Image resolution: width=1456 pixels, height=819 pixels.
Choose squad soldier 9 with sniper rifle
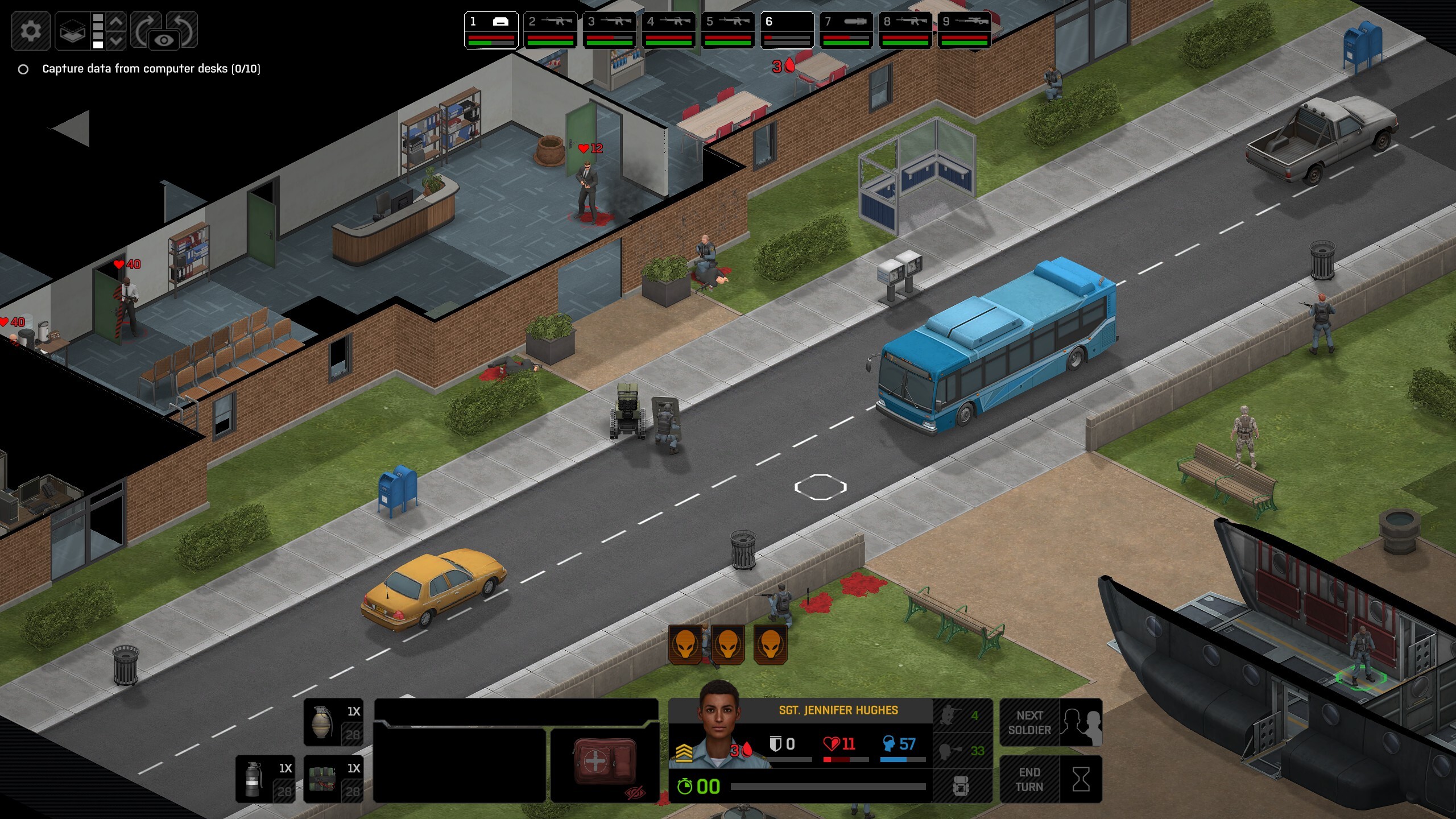(964, 30)
